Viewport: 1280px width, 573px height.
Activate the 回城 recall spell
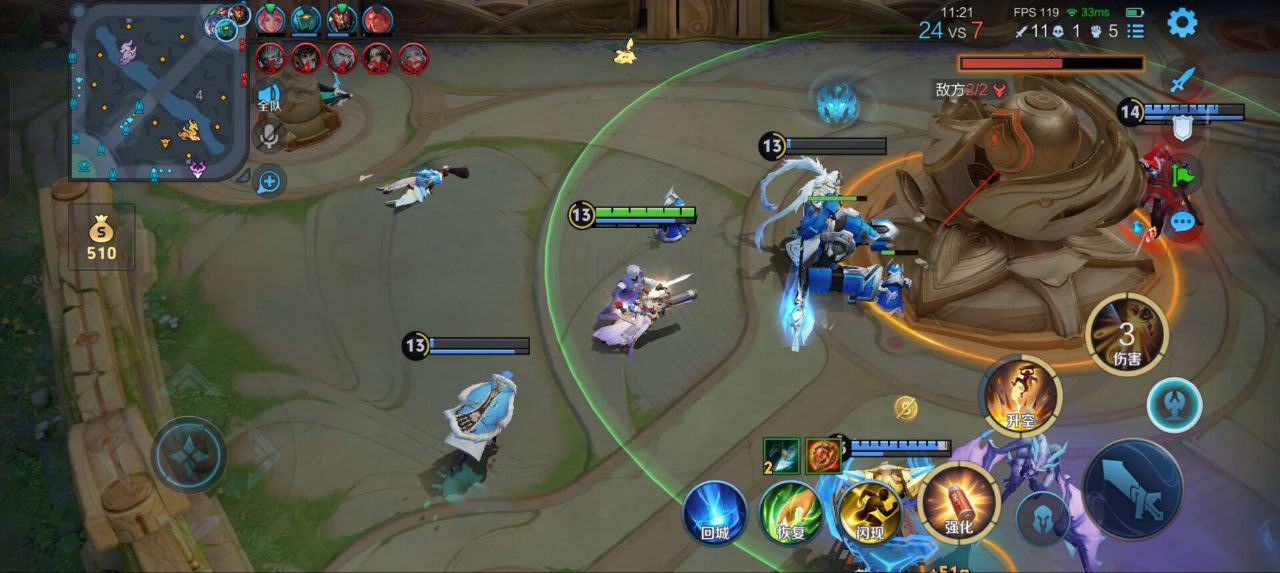tap(714, 513)
